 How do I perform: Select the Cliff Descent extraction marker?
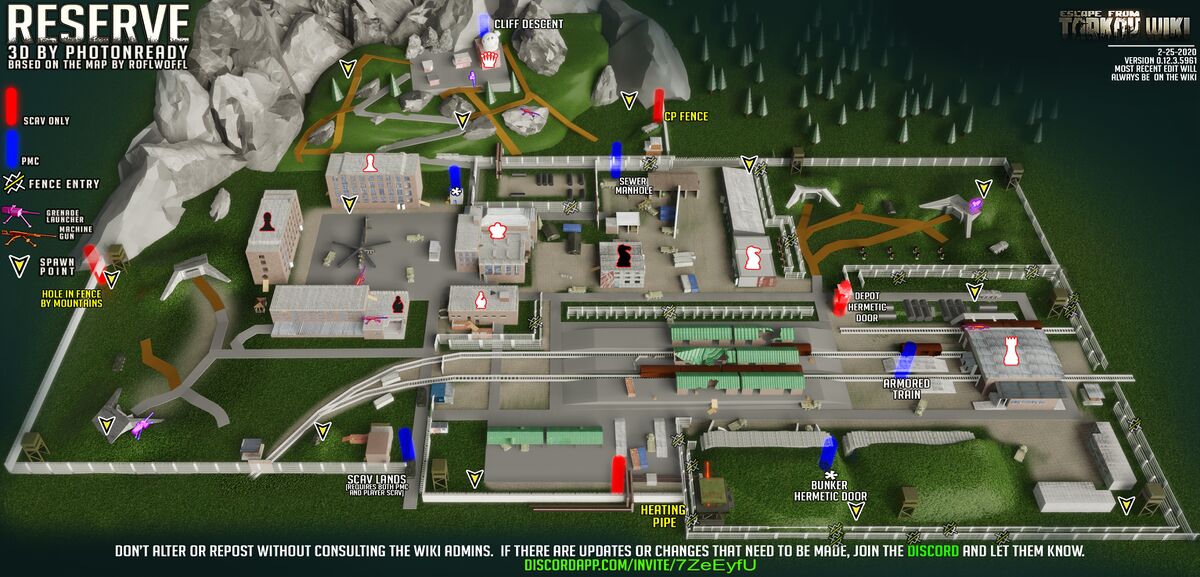click(484, 26)
